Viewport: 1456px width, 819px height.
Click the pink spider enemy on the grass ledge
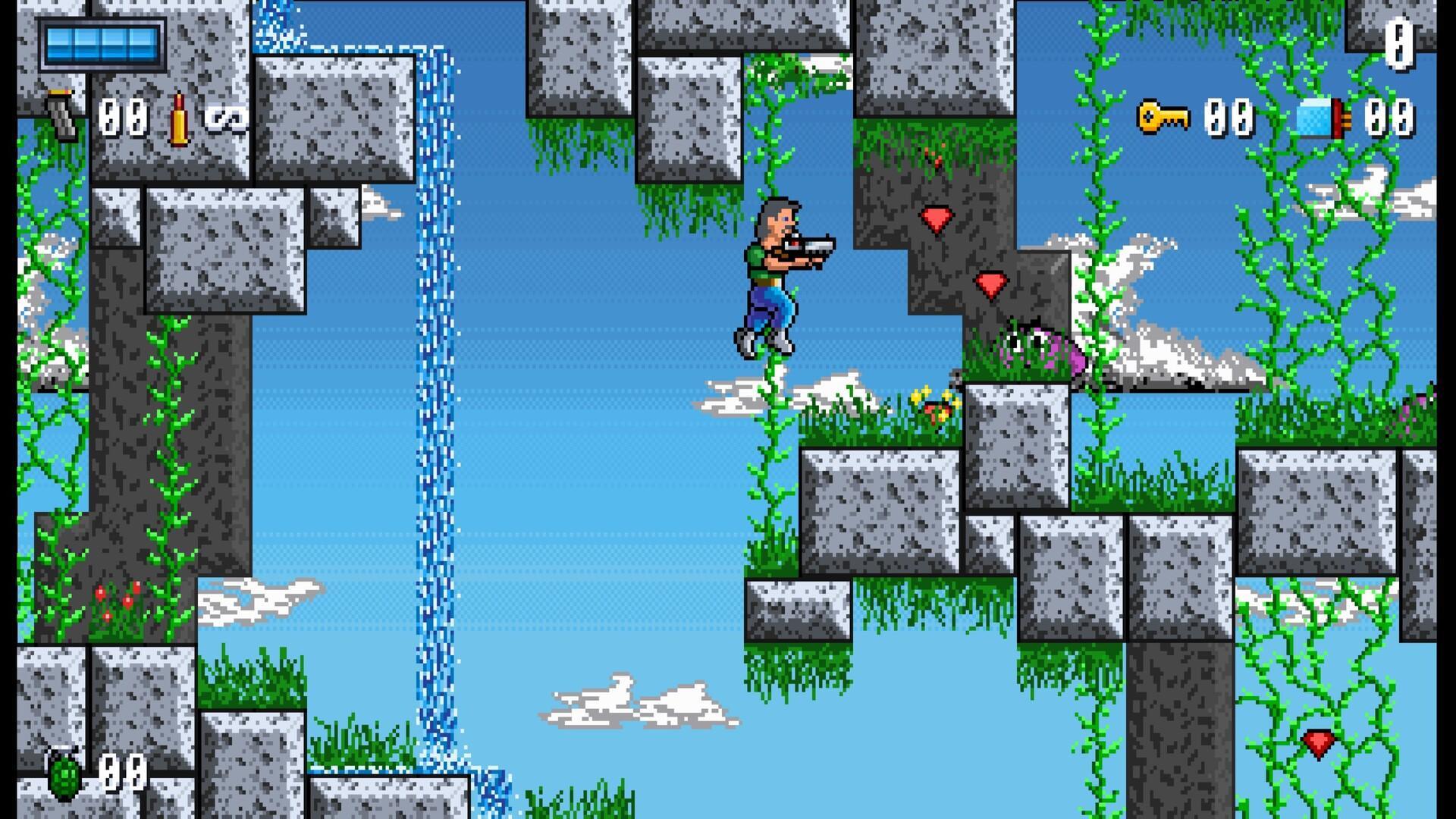point(1039,349)
